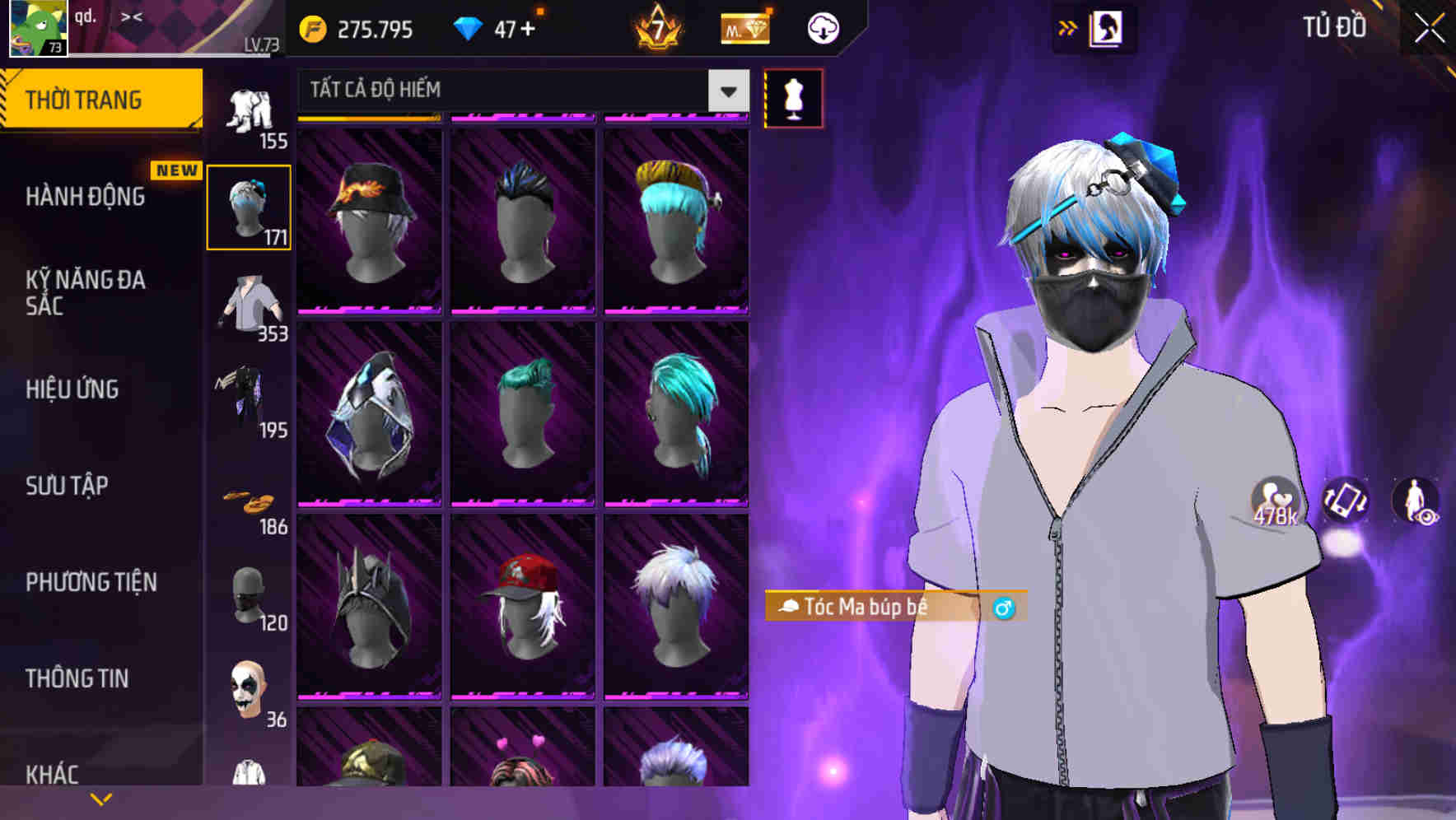Open the wardrobe preview photo icon near top right
The width and height of the screenshot is (1456, 820).
[x=1106, y=27]
